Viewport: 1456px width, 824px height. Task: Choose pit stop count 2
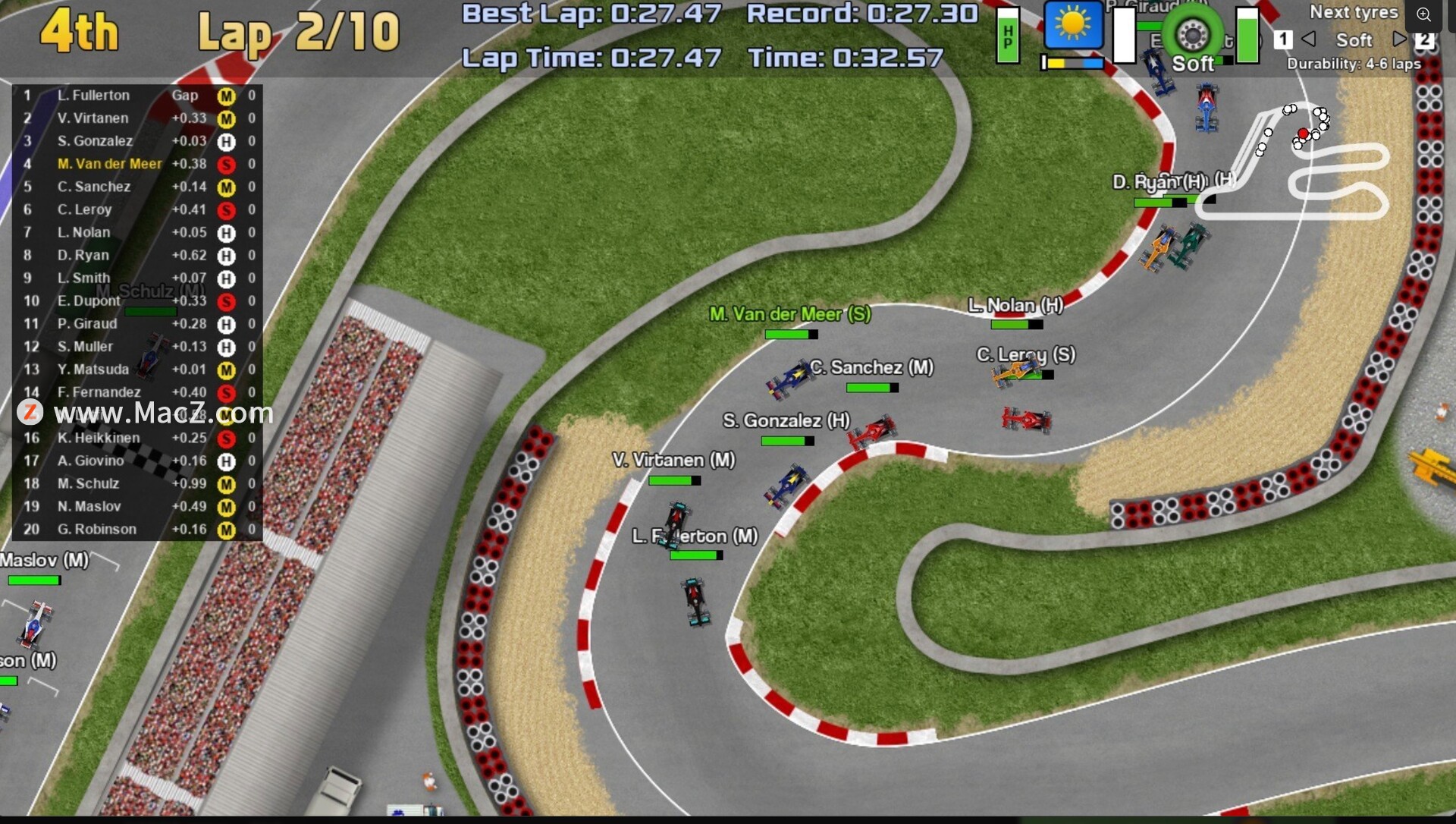(1425, 39)
